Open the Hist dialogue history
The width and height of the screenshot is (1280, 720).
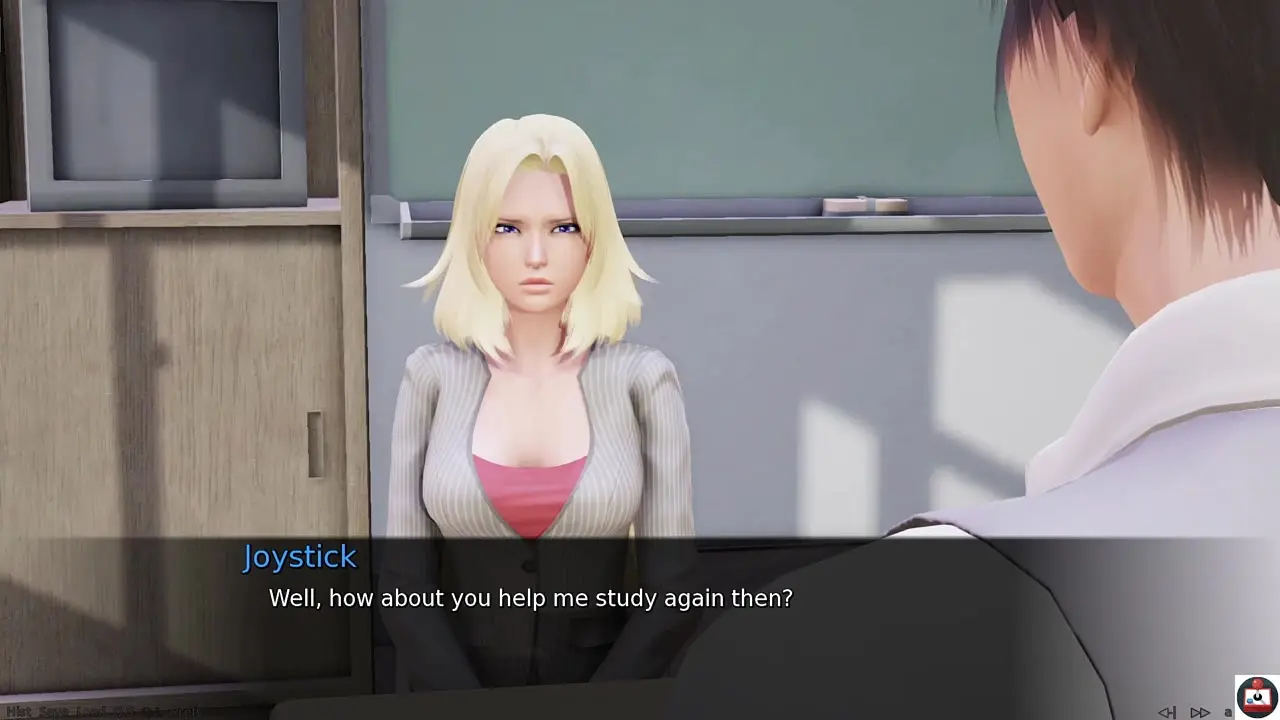19,712
